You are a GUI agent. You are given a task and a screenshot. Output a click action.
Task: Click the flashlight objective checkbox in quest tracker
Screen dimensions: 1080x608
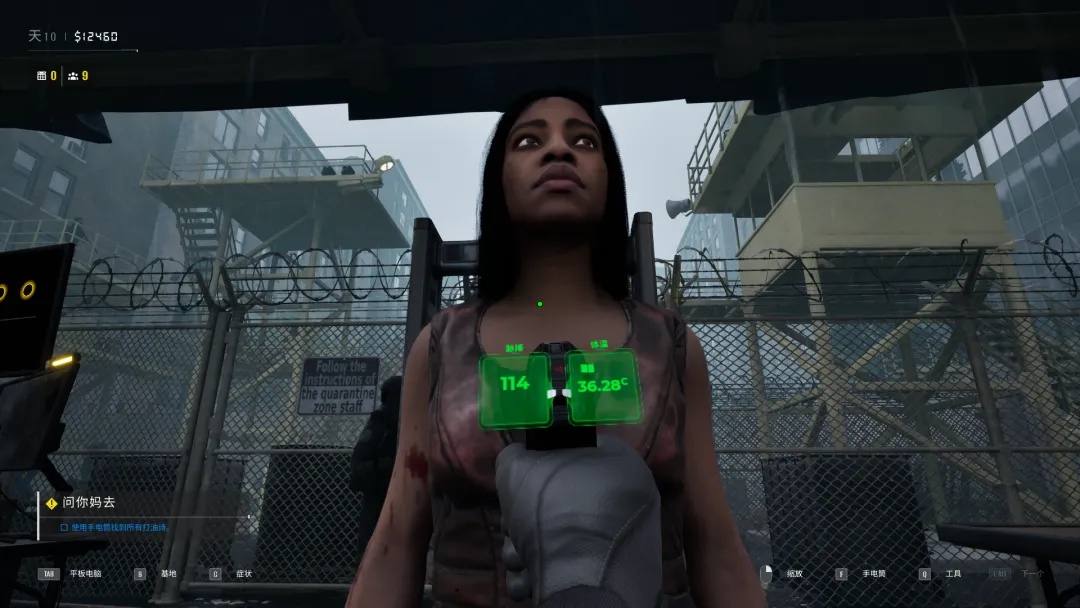(x=64, y=527)
